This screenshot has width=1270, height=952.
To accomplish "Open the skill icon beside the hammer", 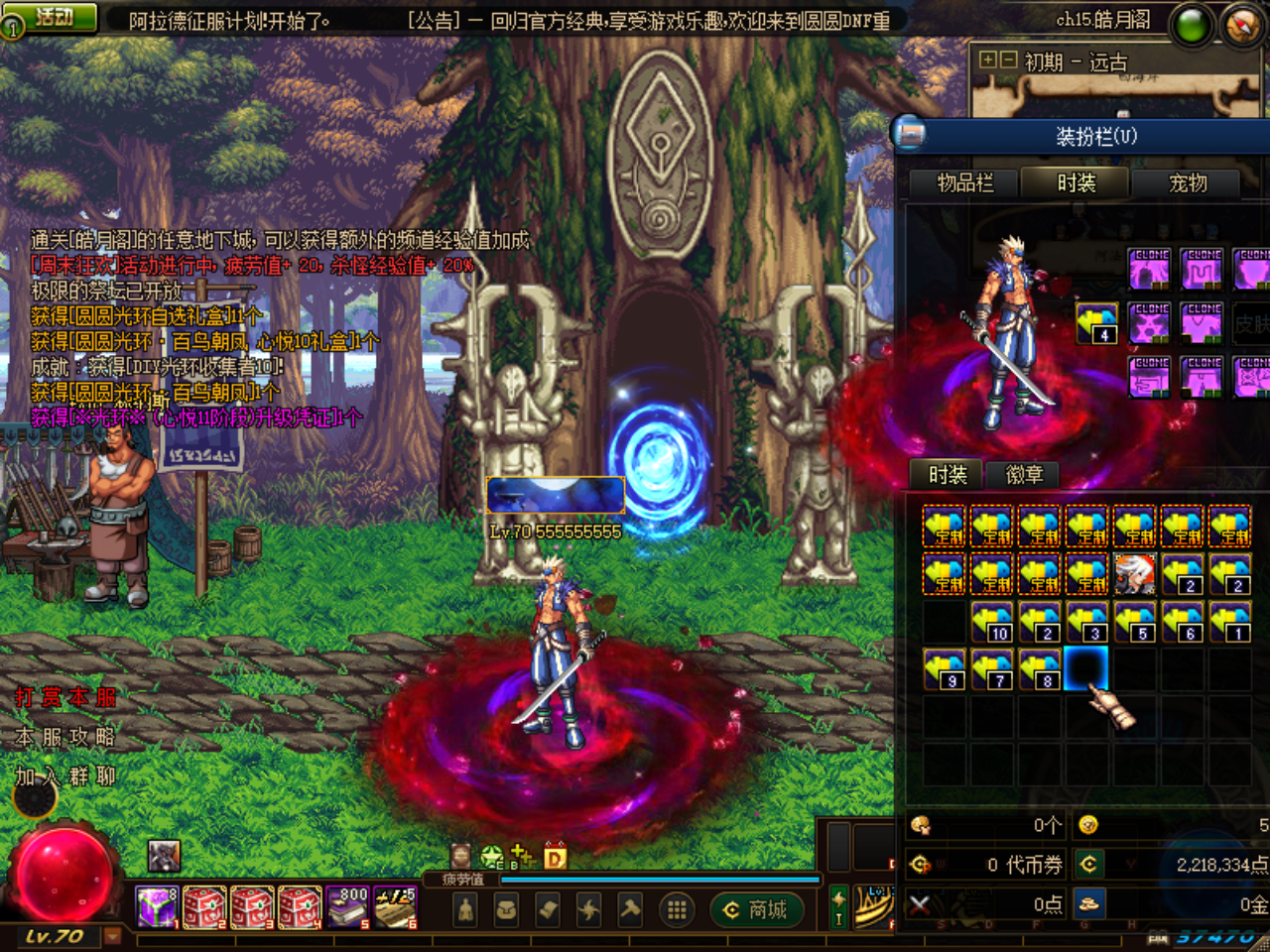I will coord(589,909).
